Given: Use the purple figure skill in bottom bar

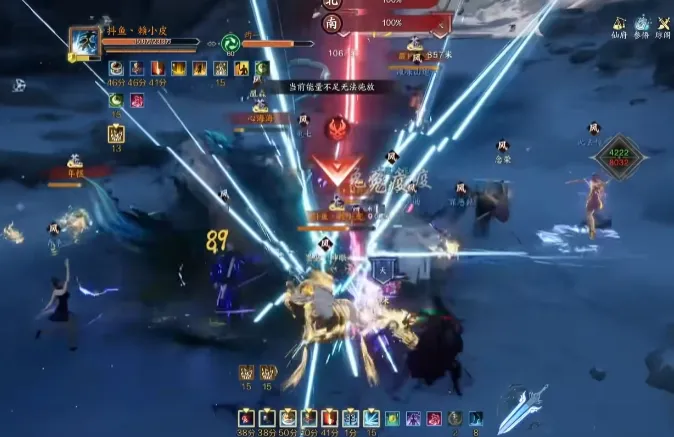Looking at the screenshot, I should 413,417.
